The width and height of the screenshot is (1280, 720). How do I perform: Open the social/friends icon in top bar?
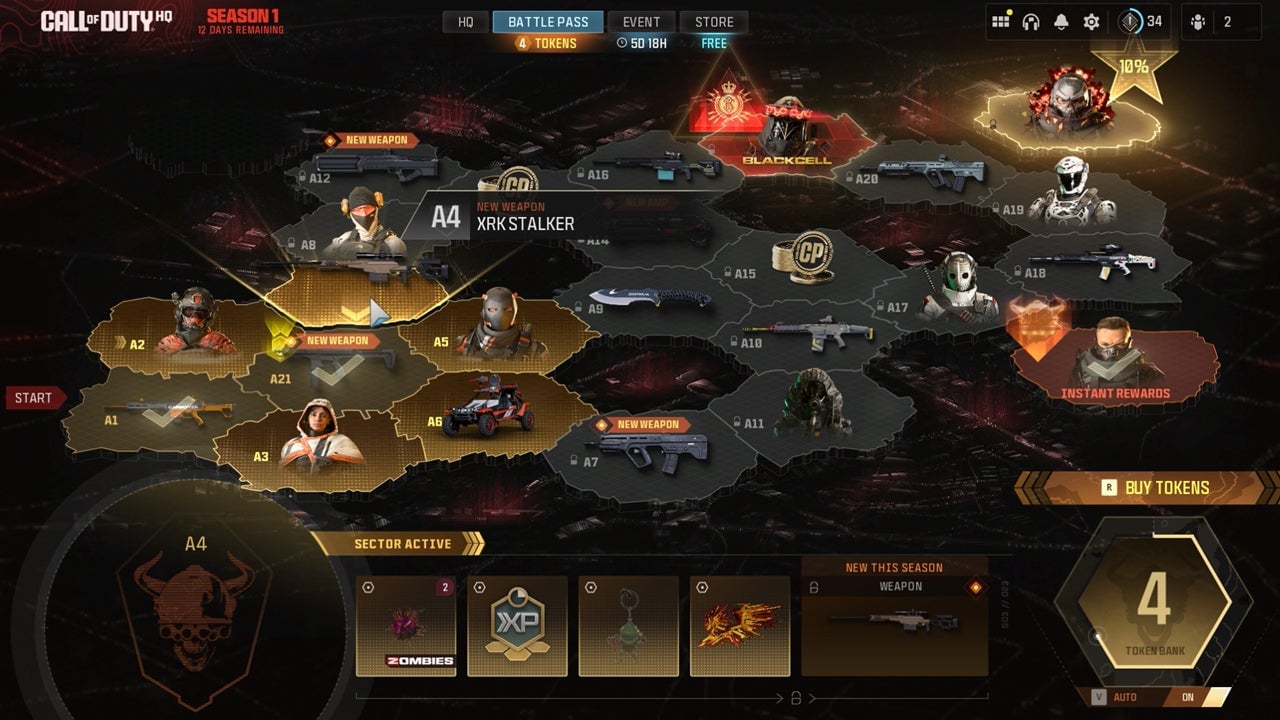point(1000,19)
